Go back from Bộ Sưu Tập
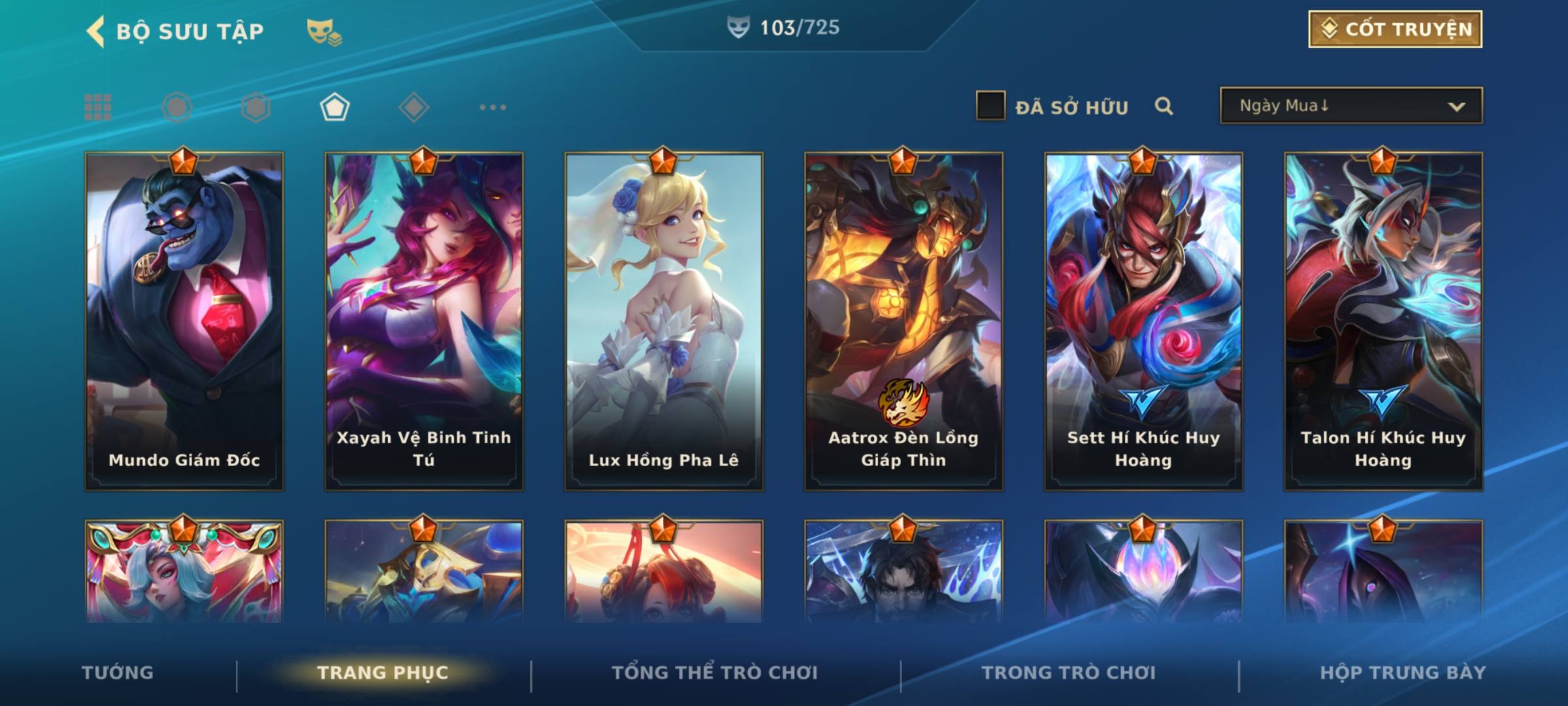Image resolution: width=1568 pixels, height=706 pixels. [x=96, y=31]
